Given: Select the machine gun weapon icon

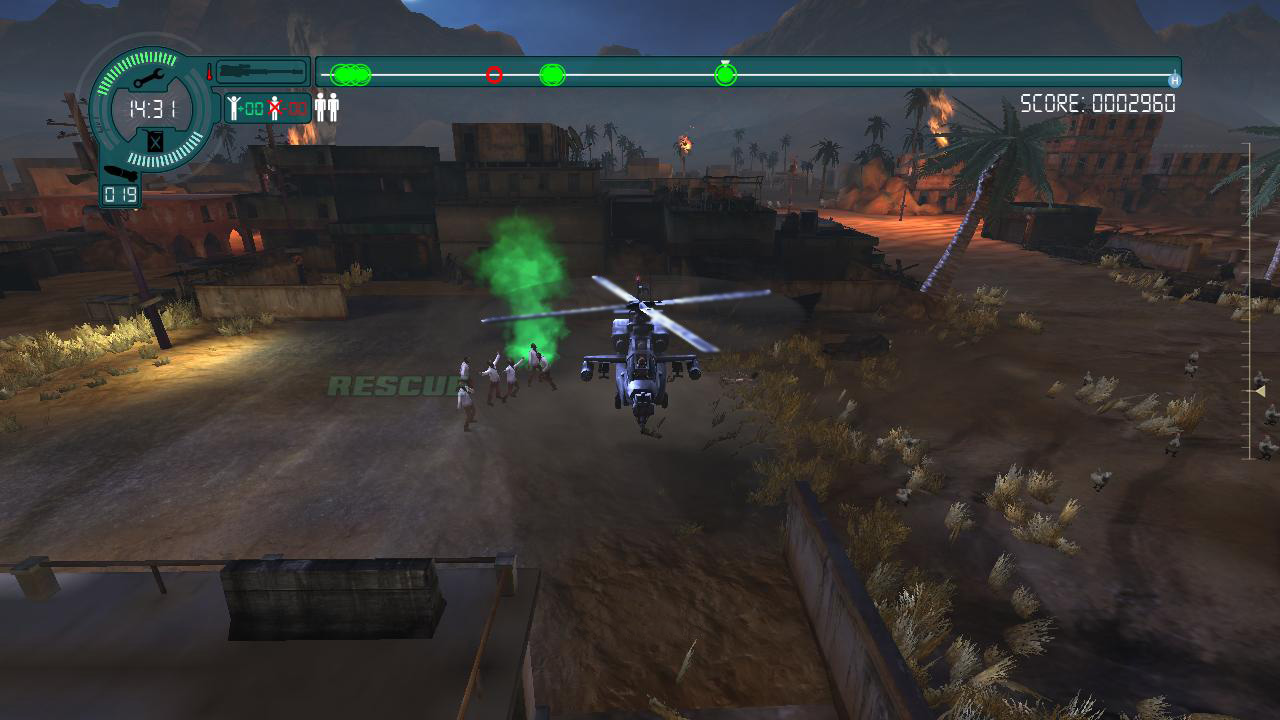Looking at the screenshot, I should pos(261,72).
